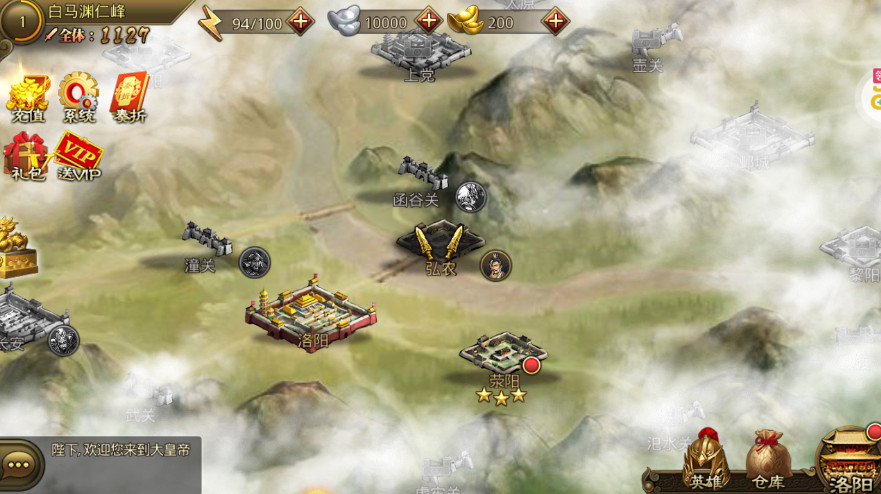The height and width of the screenshot is (494, 881).
Task: Open the 仓库 warehouse bag
Action: pos(768,459)
